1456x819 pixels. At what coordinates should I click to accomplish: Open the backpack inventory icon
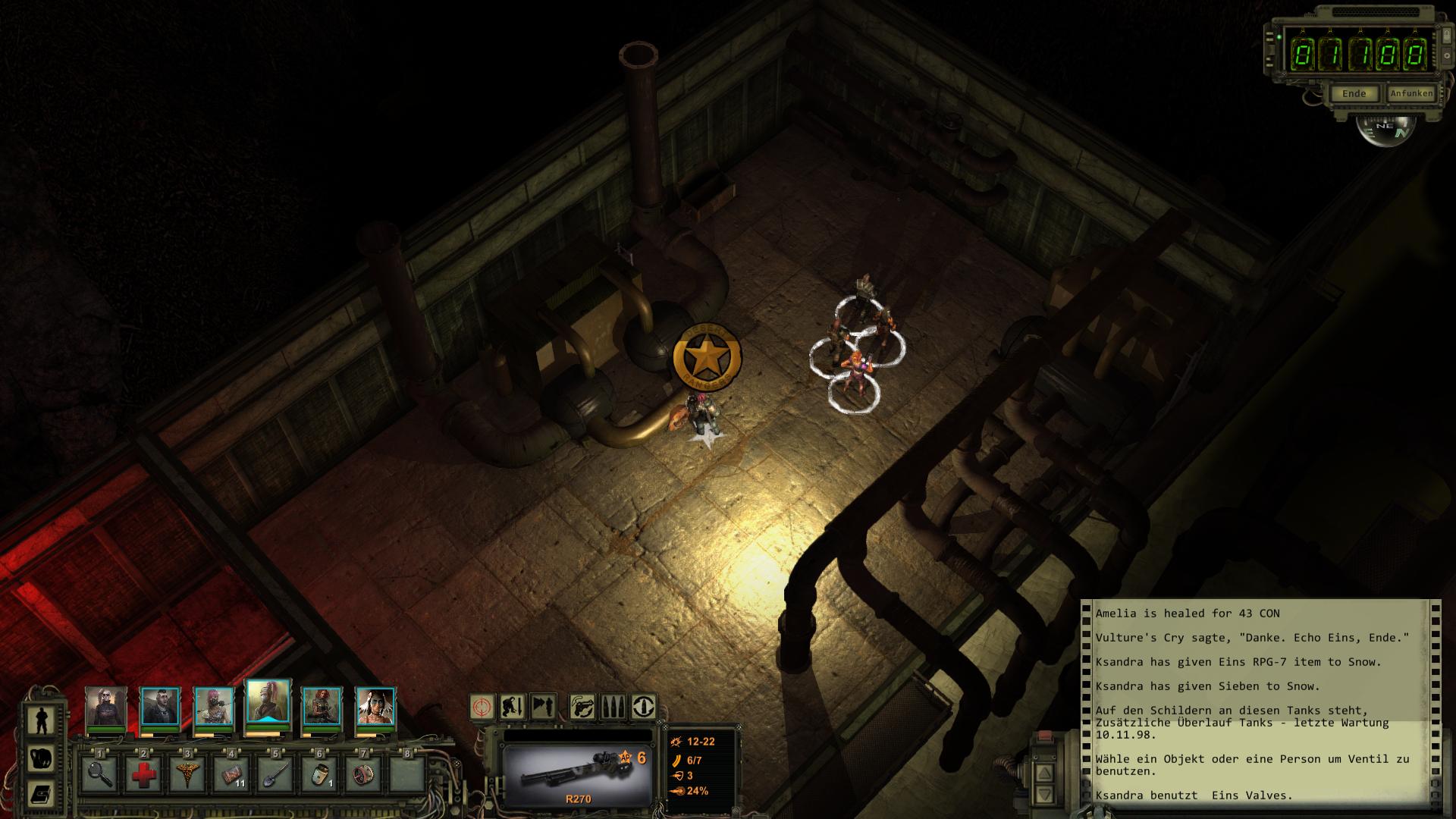[x=42, y=758]
